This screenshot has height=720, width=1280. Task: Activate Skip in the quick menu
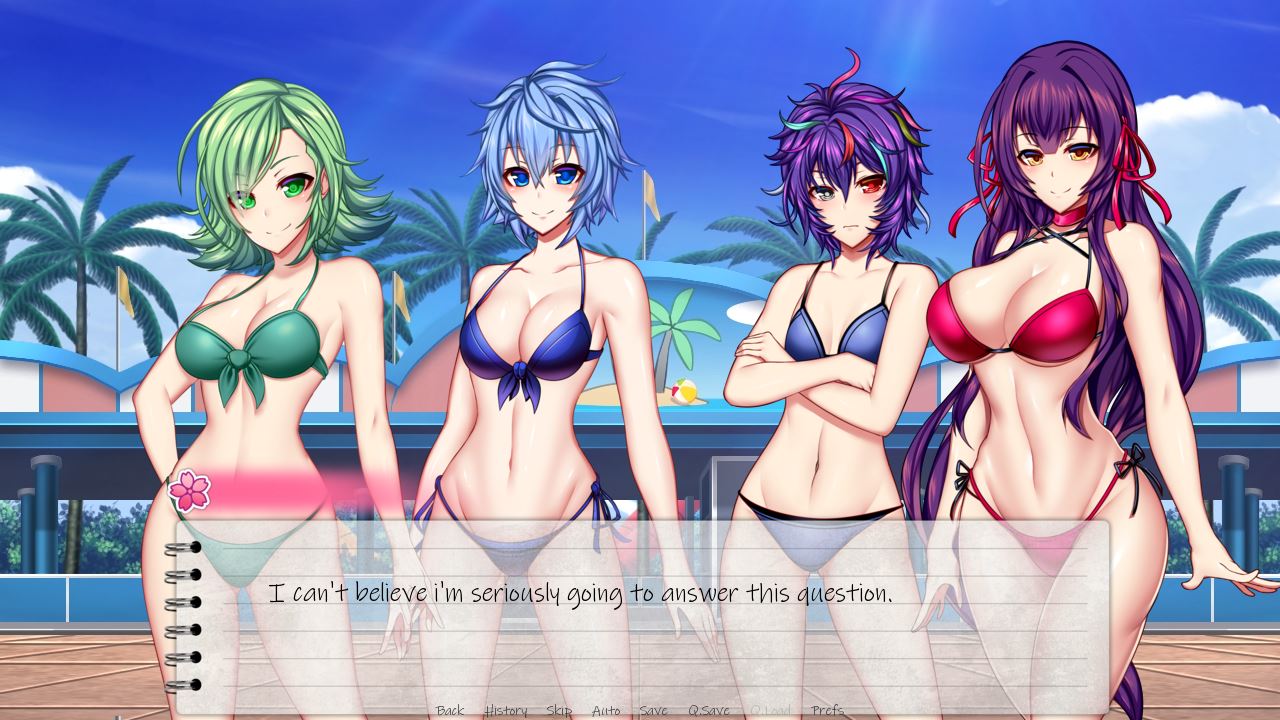click(x=559, y=710)
